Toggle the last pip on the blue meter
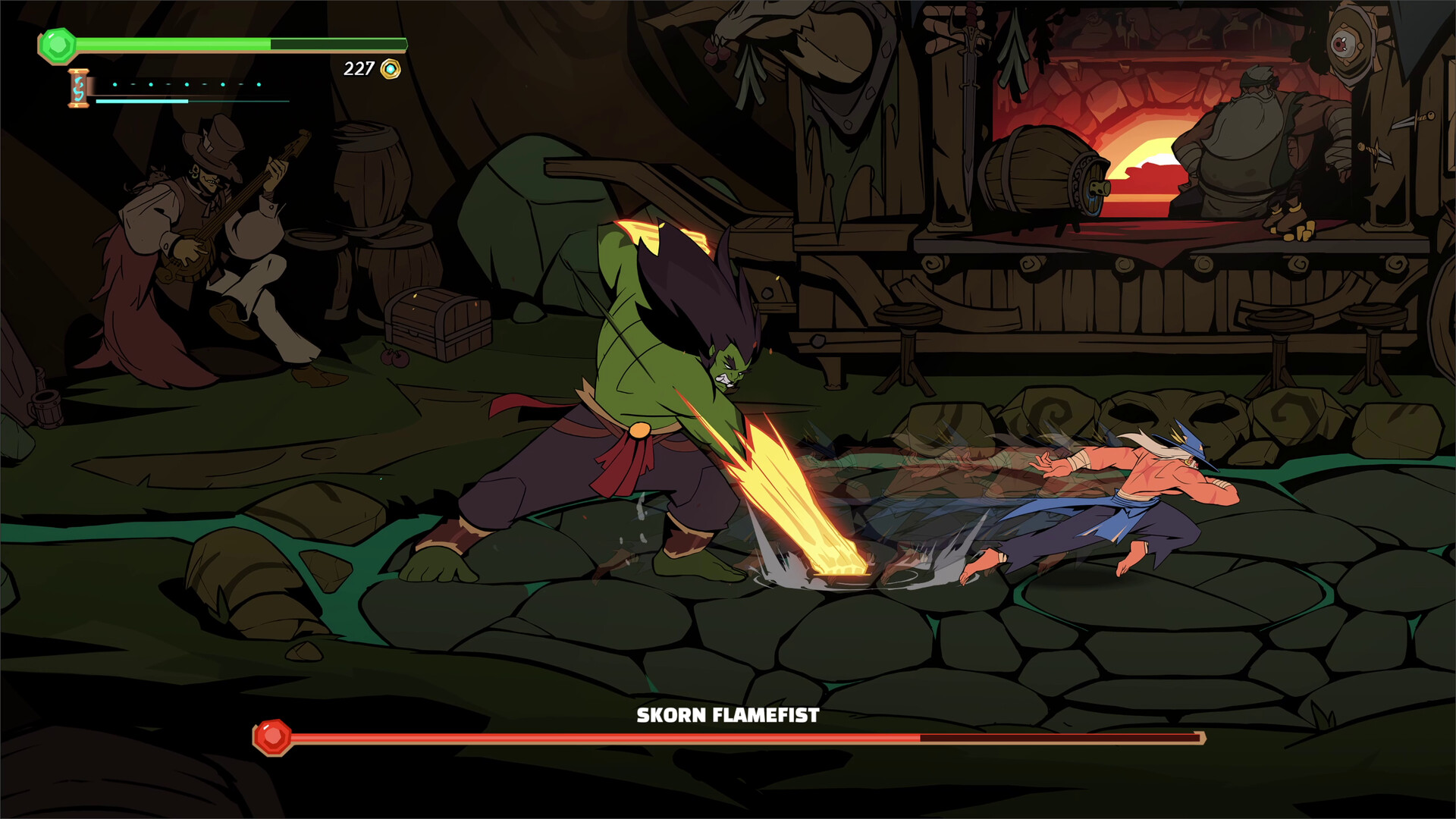Screen dimensions: 1456x819 click(259, 84)
